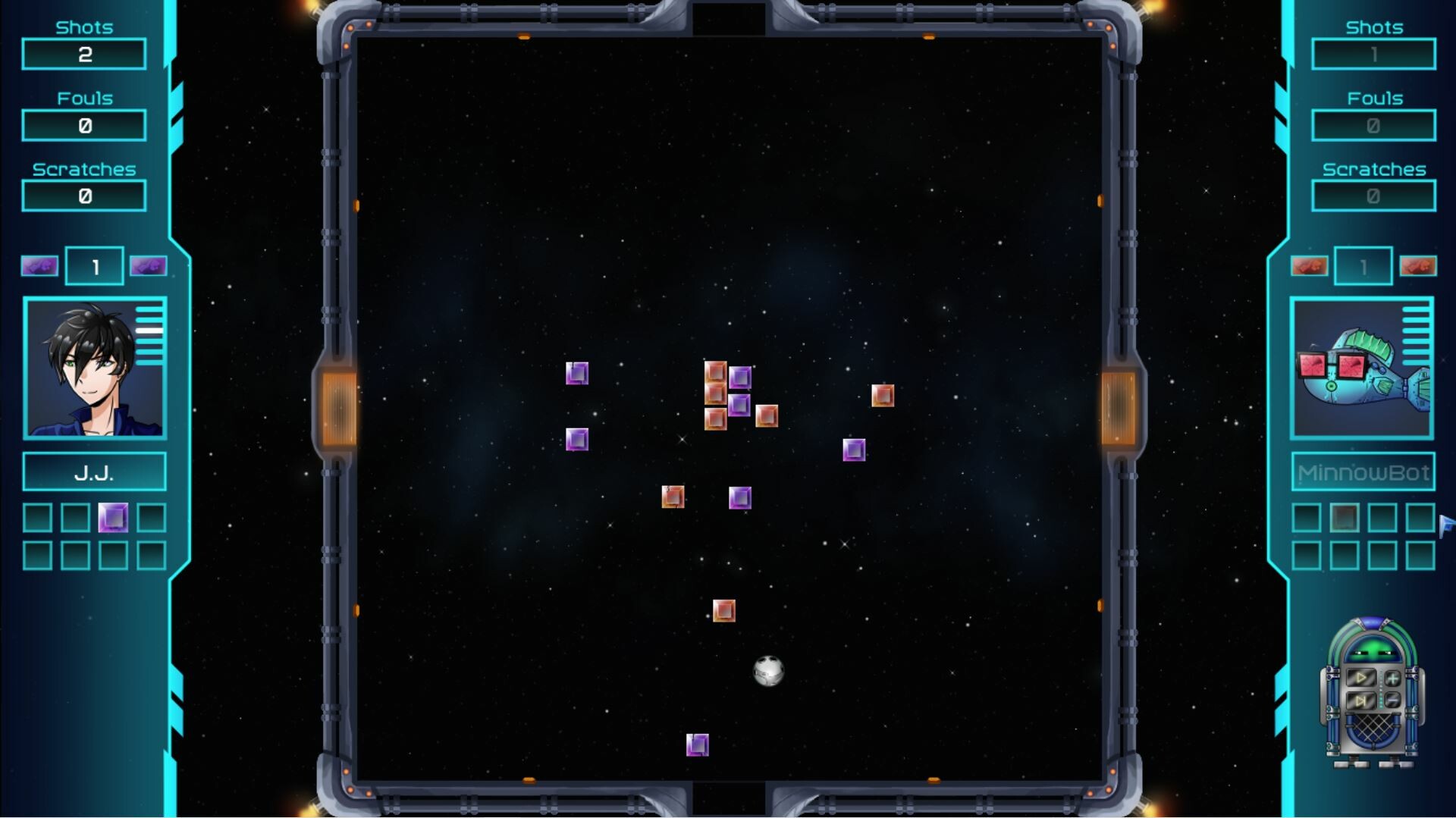Screen dimensions: 1456x818
Task: Select J.J.'s right purple gem group icon
Action: (149, 266)
